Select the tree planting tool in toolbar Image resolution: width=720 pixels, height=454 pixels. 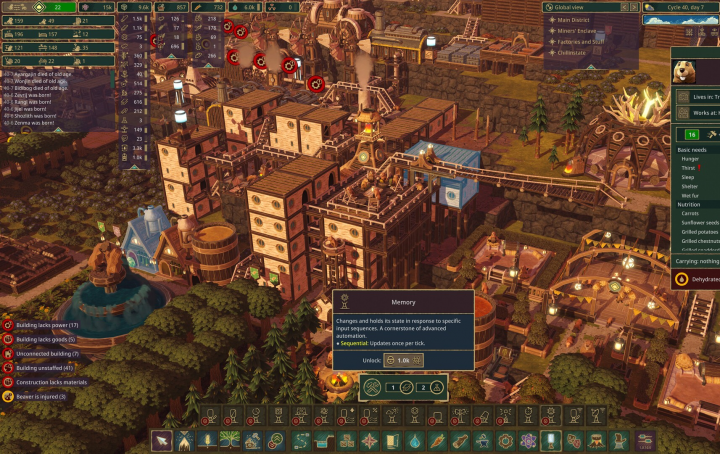click(x=229, y=440)
